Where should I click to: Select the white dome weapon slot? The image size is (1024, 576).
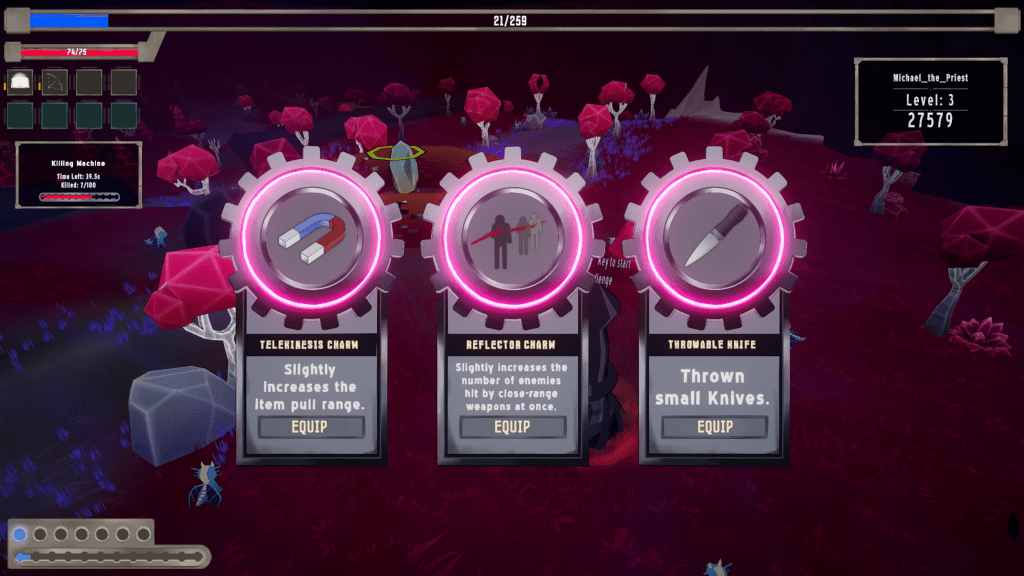pyautogui.click(x=21, y=82)
